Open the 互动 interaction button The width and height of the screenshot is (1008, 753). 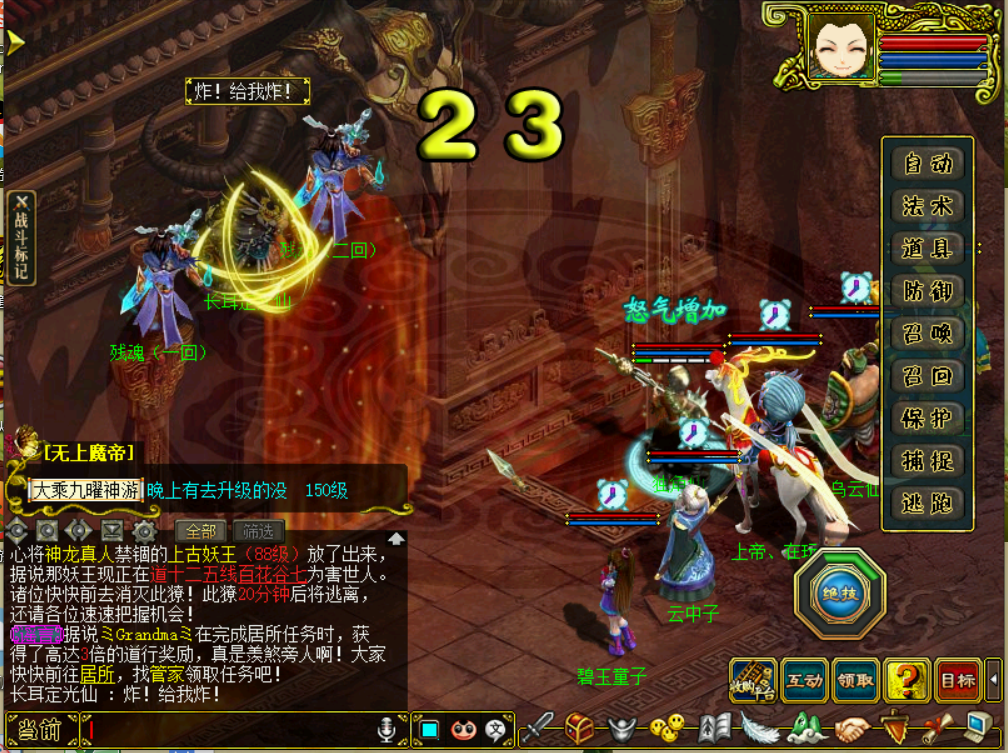[804, 681]
